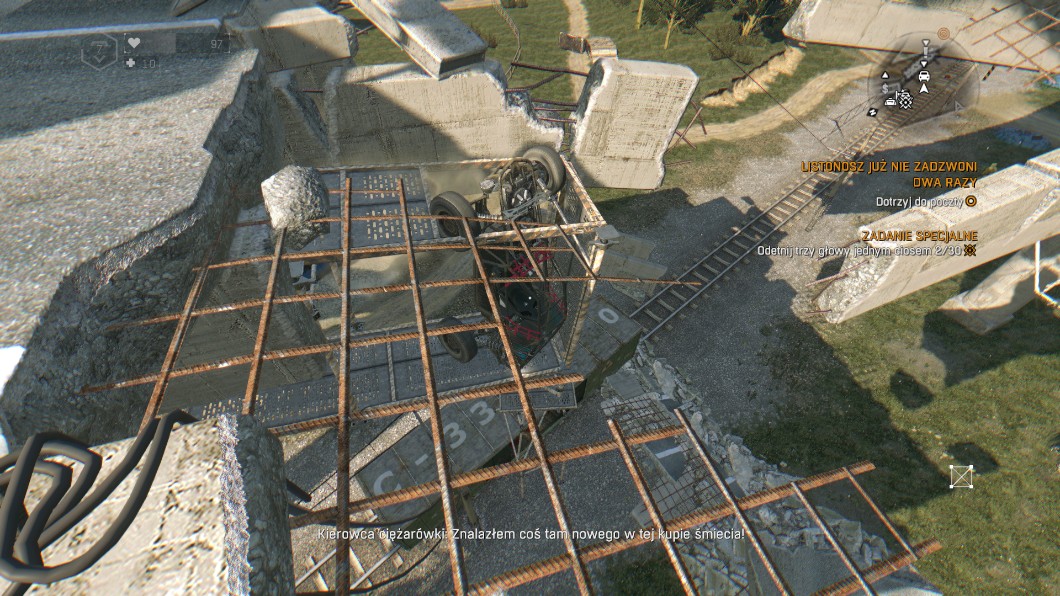Click the survivor rank hexagon badge
Viewport: 1060px width, 596px height.
(99, 51)
